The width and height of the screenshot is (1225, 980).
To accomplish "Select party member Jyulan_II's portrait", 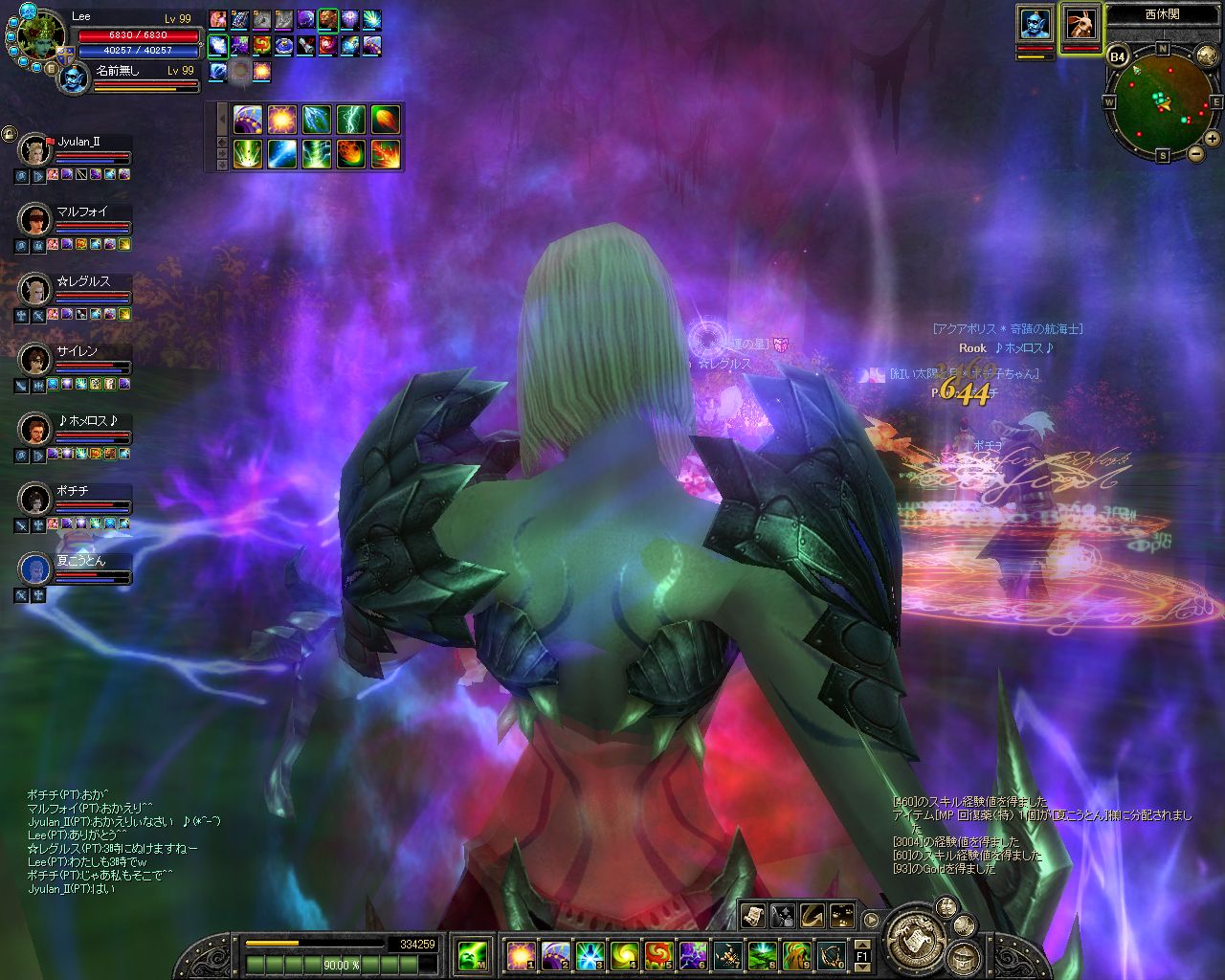I will pos(34,149).
